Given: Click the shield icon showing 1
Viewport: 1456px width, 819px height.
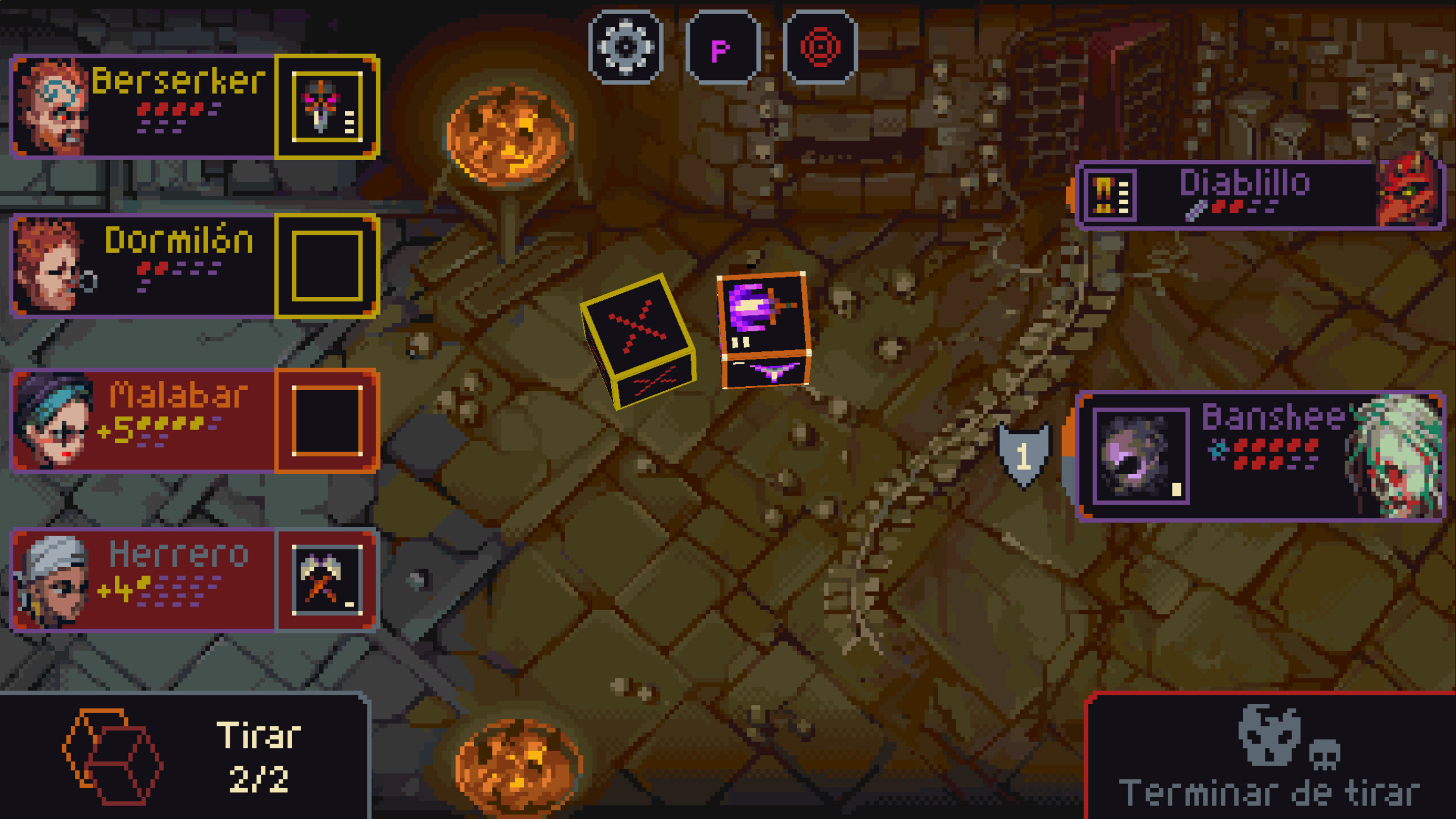Looking at the screenshot, I should point(1025,454).
